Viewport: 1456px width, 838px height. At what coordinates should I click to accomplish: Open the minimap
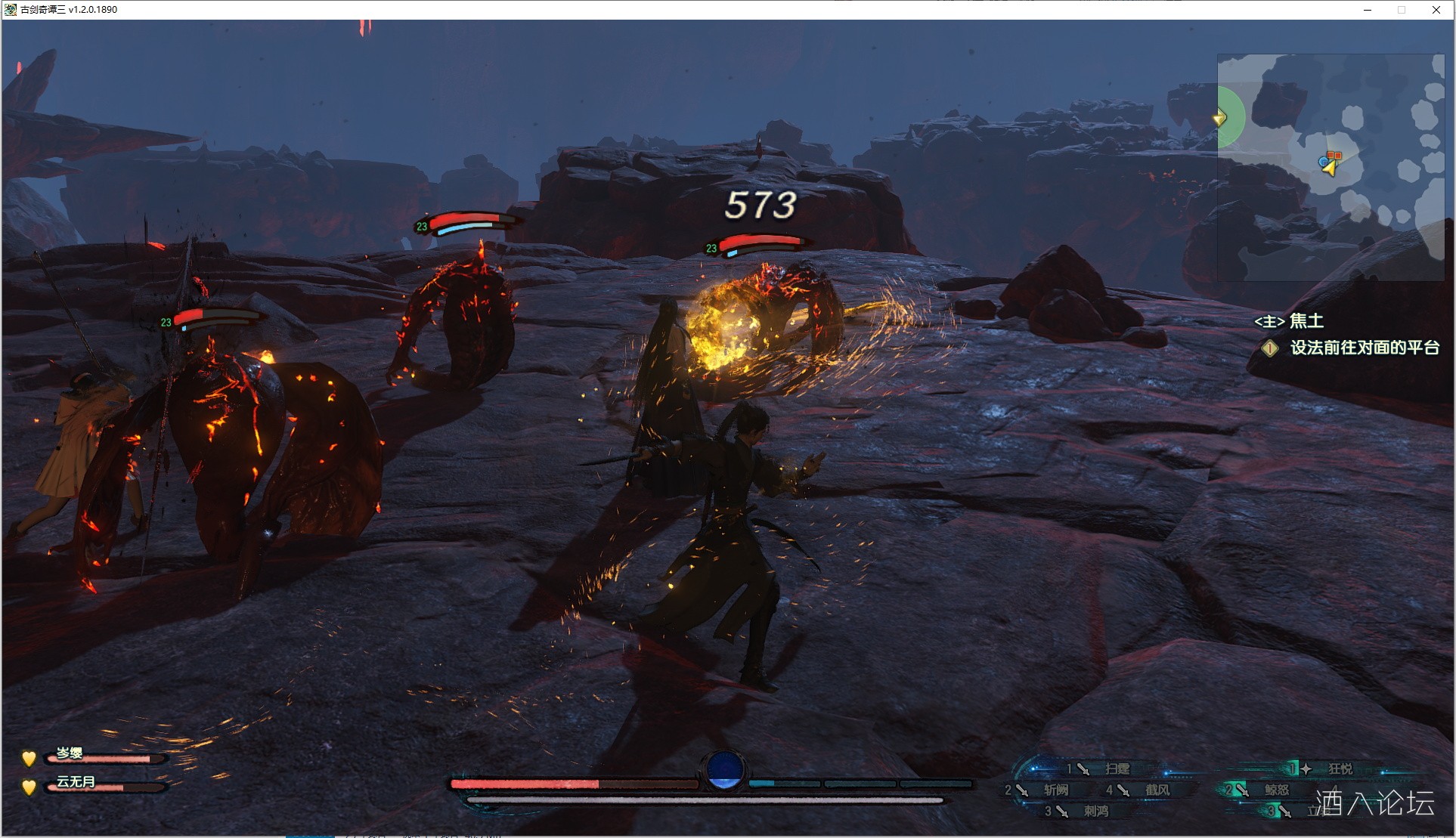[x=1331, y=167]
